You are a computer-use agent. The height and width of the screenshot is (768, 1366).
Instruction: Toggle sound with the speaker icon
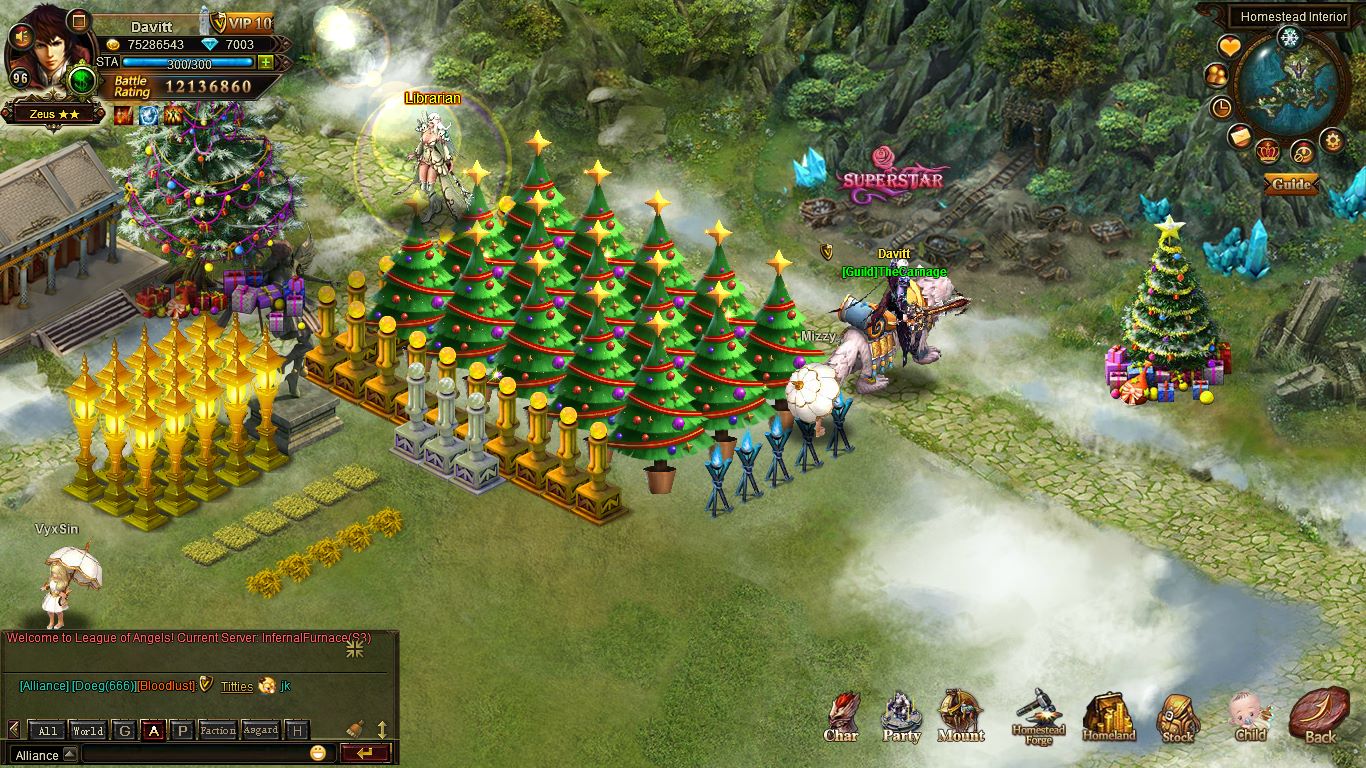pos(20,37)
